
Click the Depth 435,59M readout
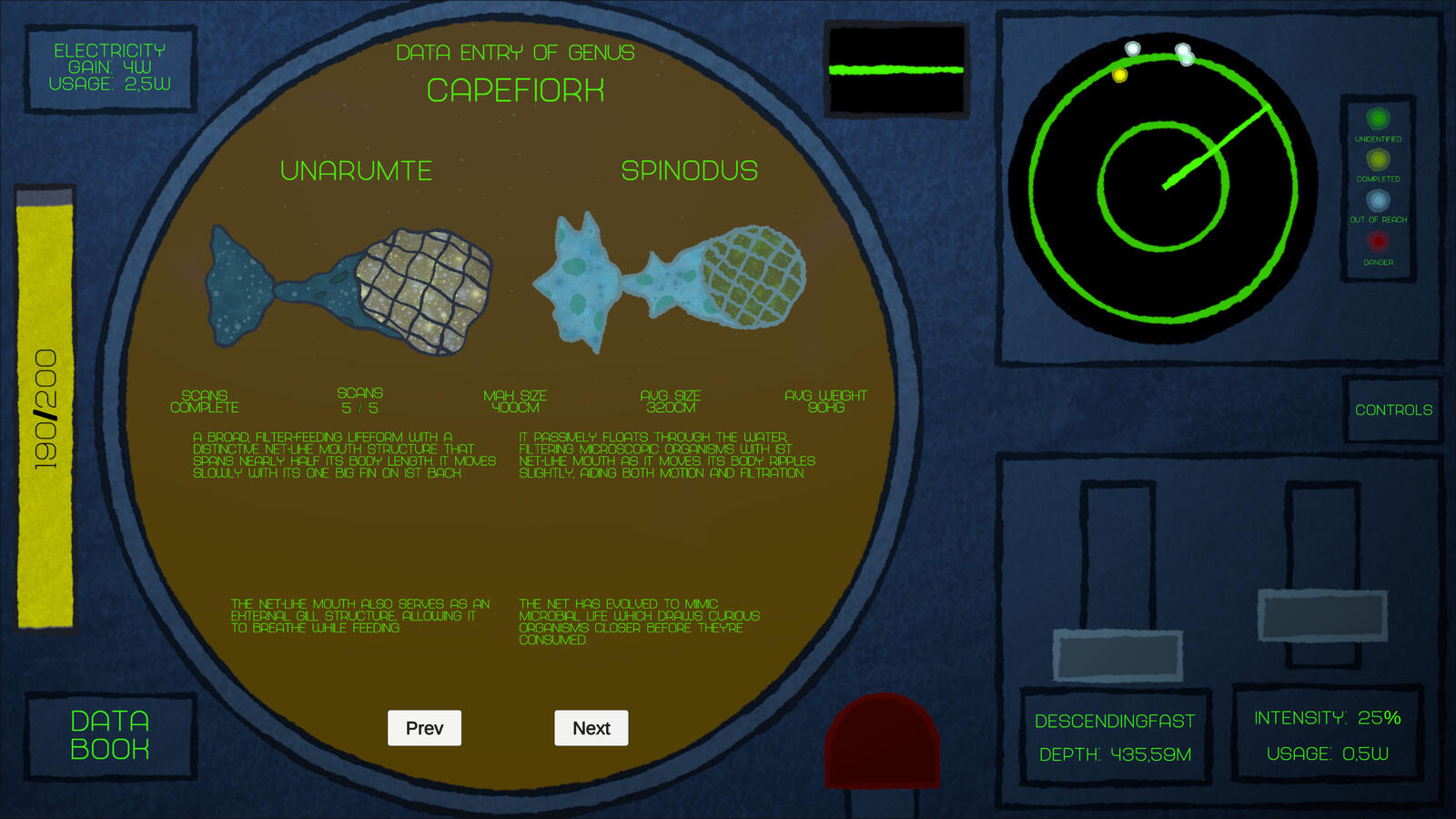pyautogui.click(x=1114, y=754)
